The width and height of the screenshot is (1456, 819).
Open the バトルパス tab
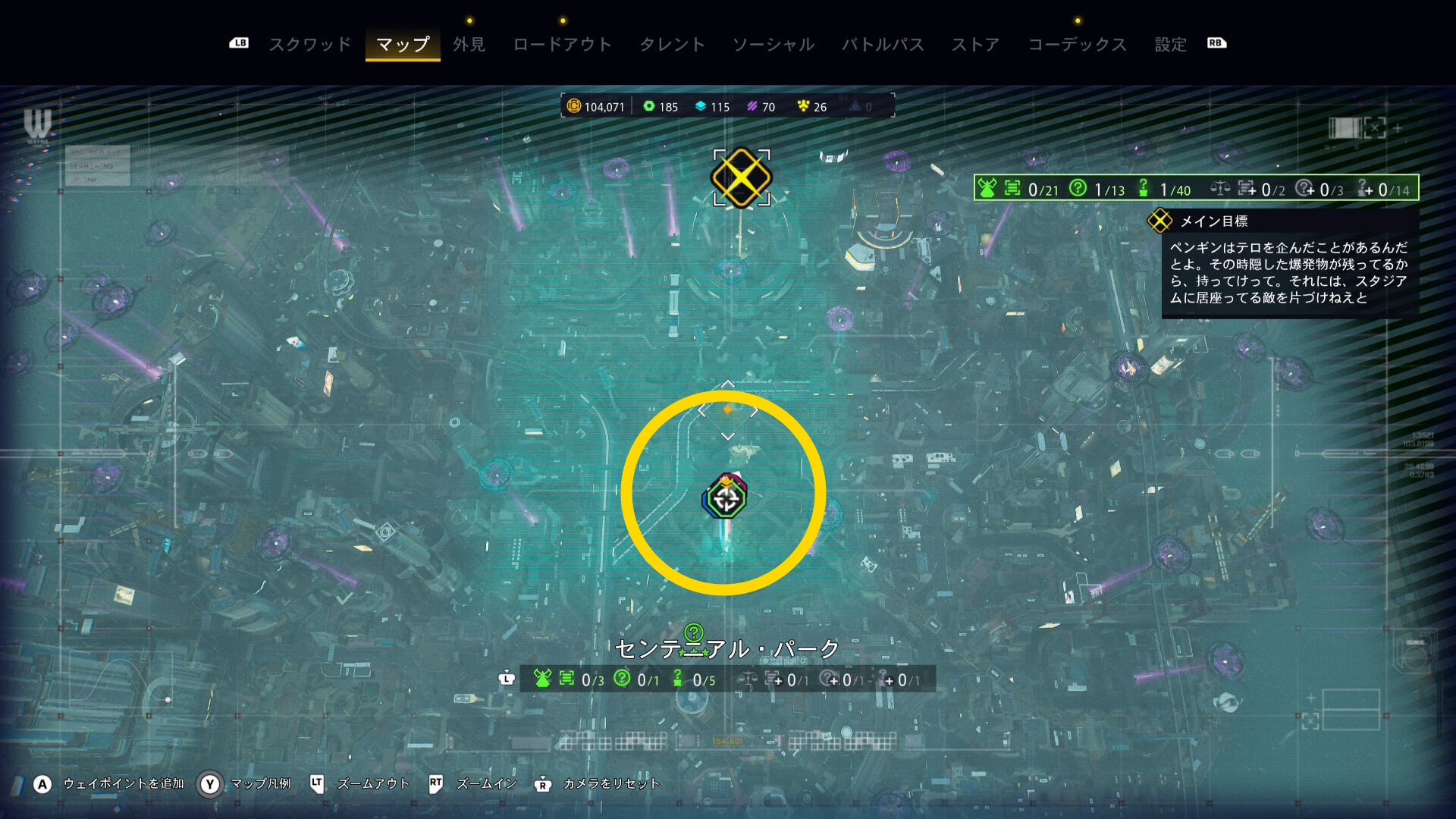[883, 45]
